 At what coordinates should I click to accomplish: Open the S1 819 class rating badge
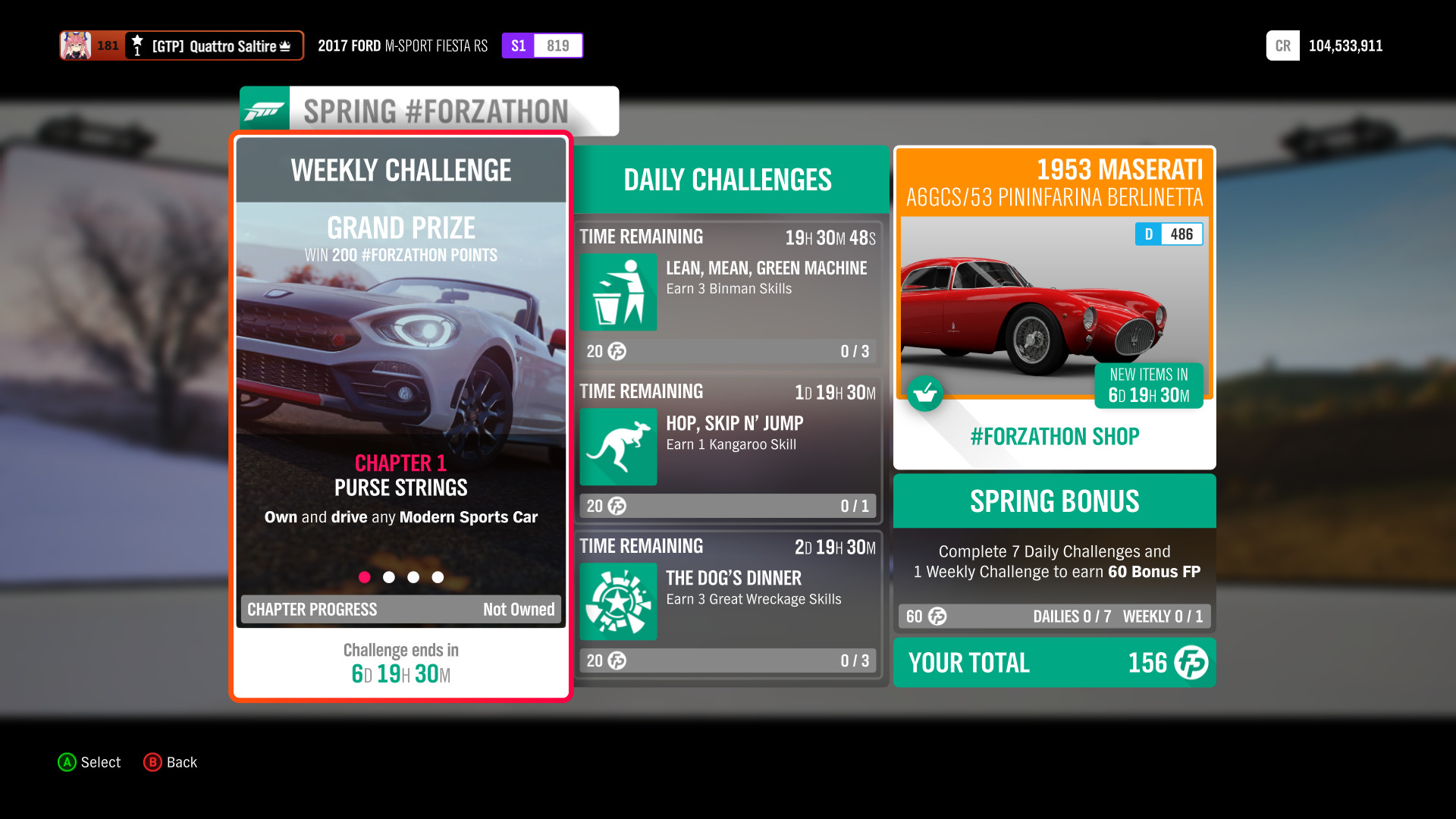[x=542, y=45]
